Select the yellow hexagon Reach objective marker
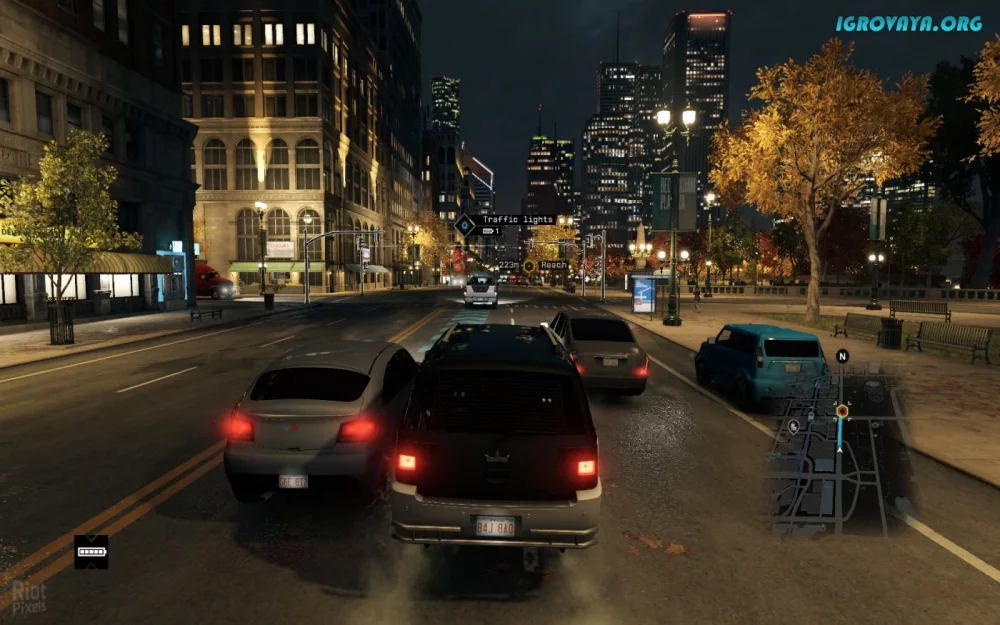Image resolution: width=1000 pixels, height=625 pixels. [529, 266]
